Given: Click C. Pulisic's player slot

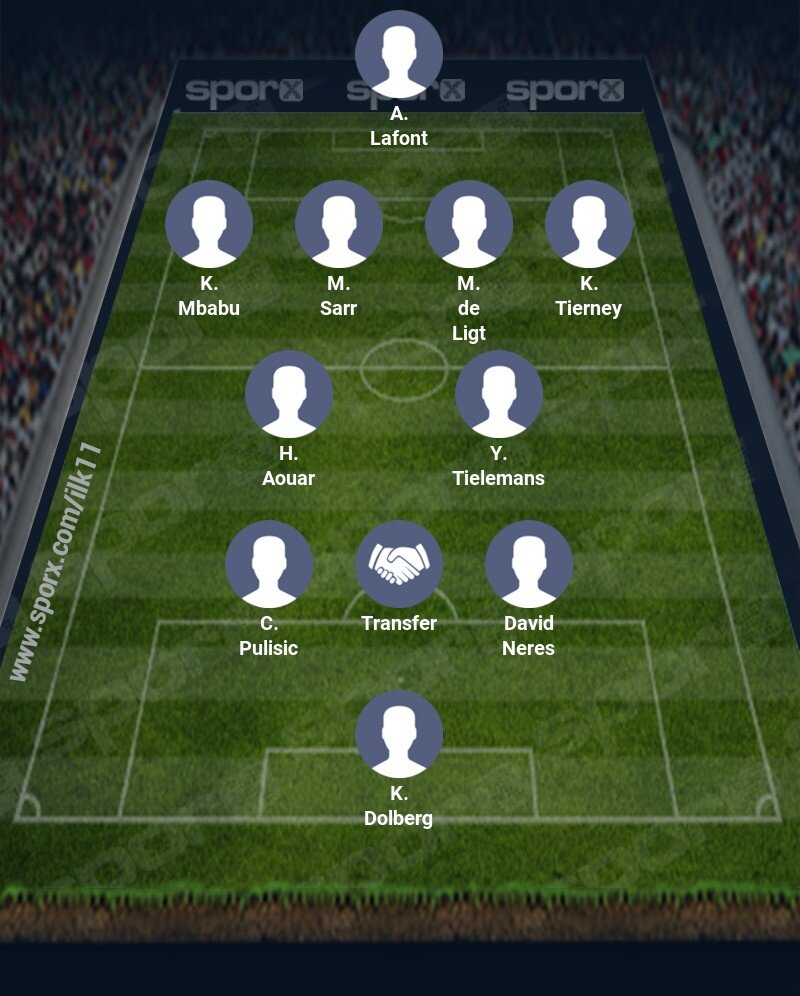Looking at the screenshot, I should [269, 564].
